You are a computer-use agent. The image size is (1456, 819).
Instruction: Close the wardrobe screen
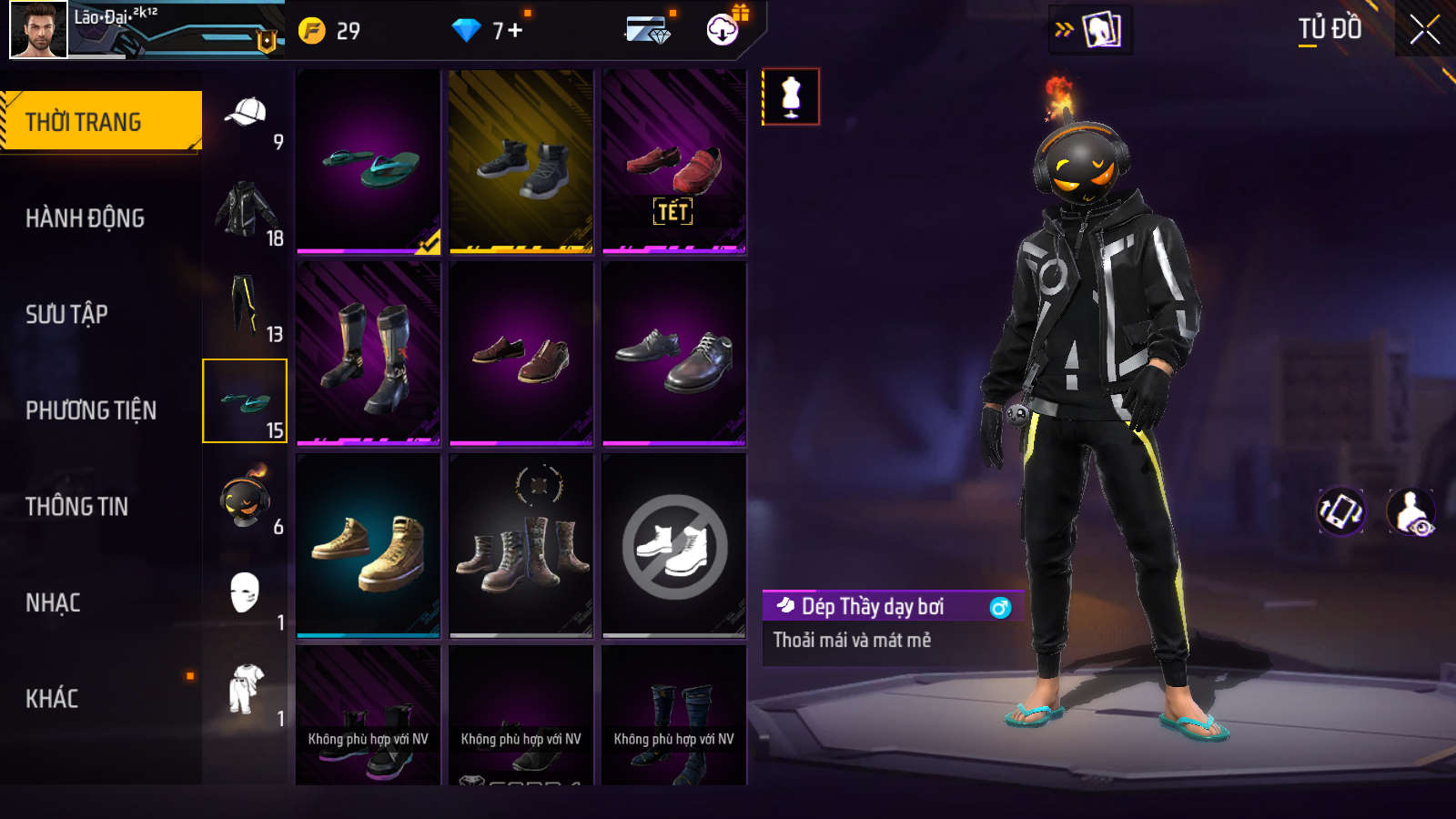tap(1424, 30)
